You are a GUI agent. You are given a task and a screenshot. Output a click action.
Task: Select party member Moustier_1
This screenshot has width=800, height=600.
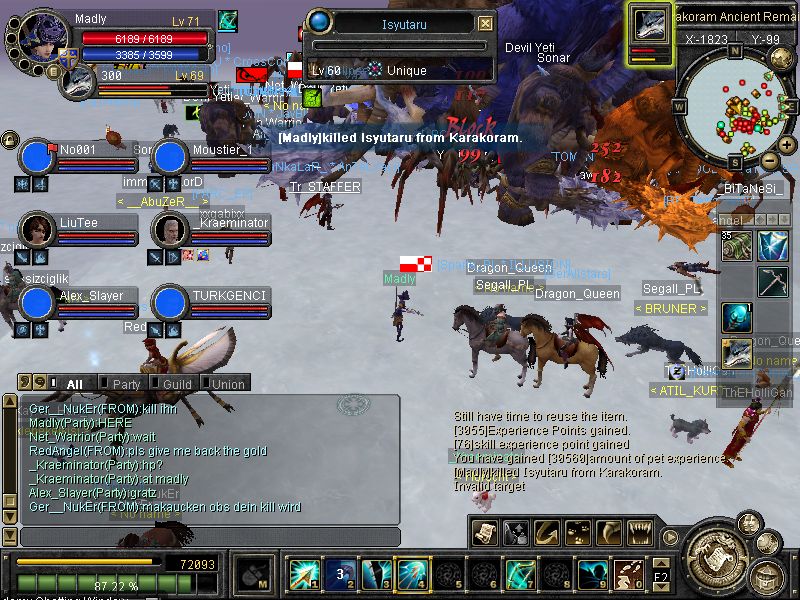(x=171, y=157)
